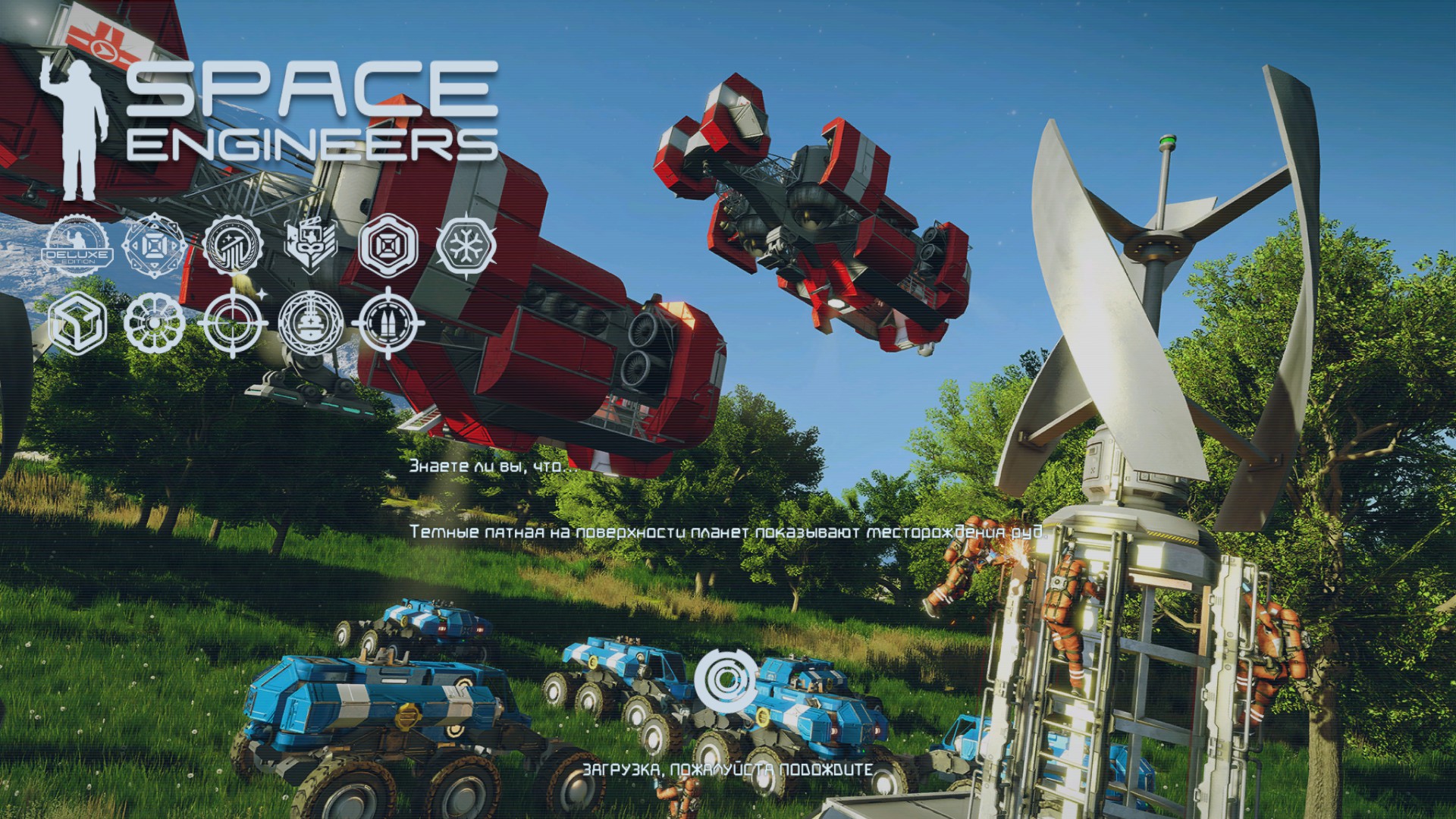
Task: Click the flower-shaped wheel DLC badge
Action: (154, 324)
